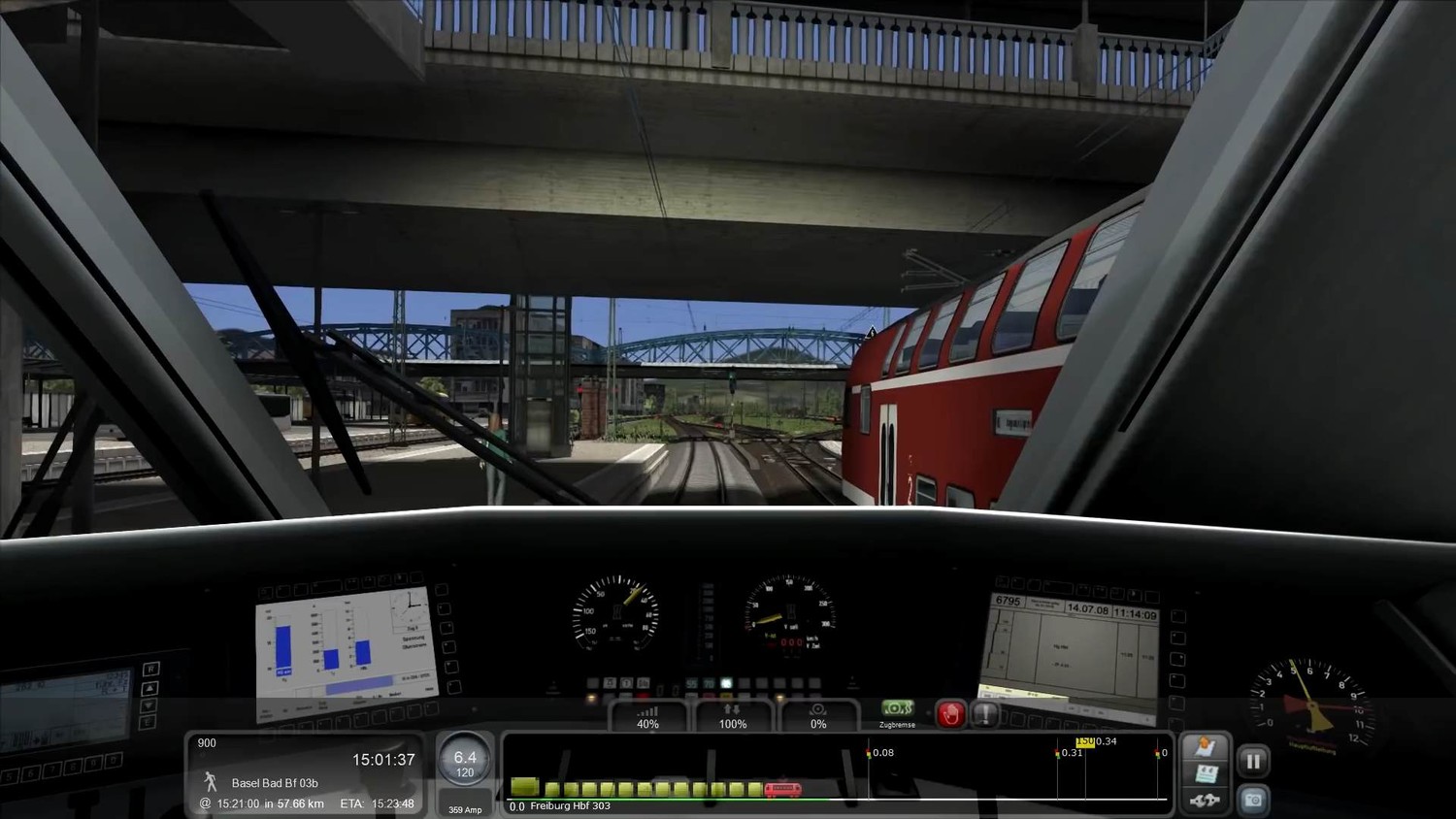Activate the coupling/uncoupling button
This screenshot has height=819, width=1456.
click(1207, 801)
